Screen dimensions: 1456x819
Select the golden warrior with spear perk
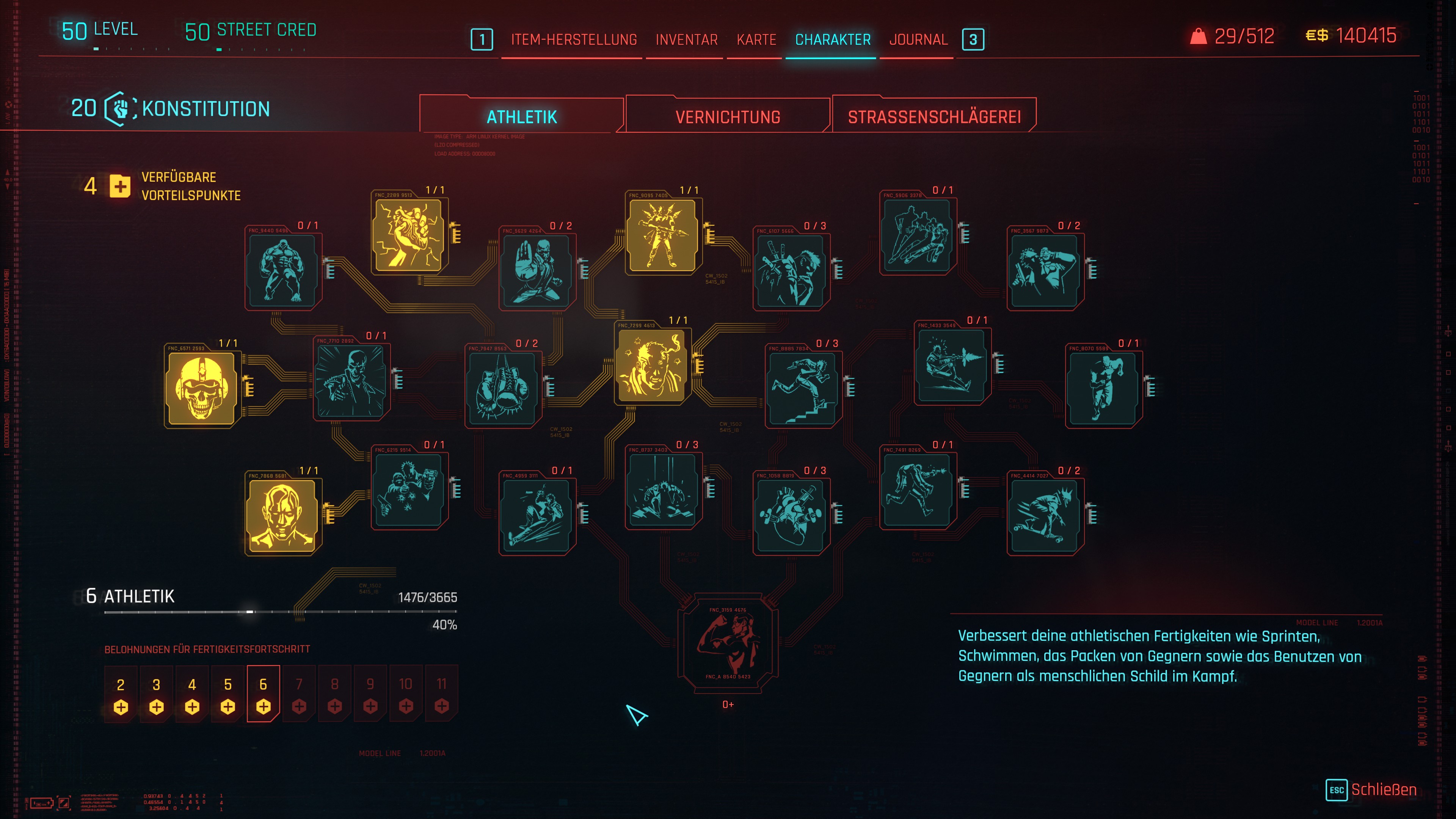coord(662,235)
